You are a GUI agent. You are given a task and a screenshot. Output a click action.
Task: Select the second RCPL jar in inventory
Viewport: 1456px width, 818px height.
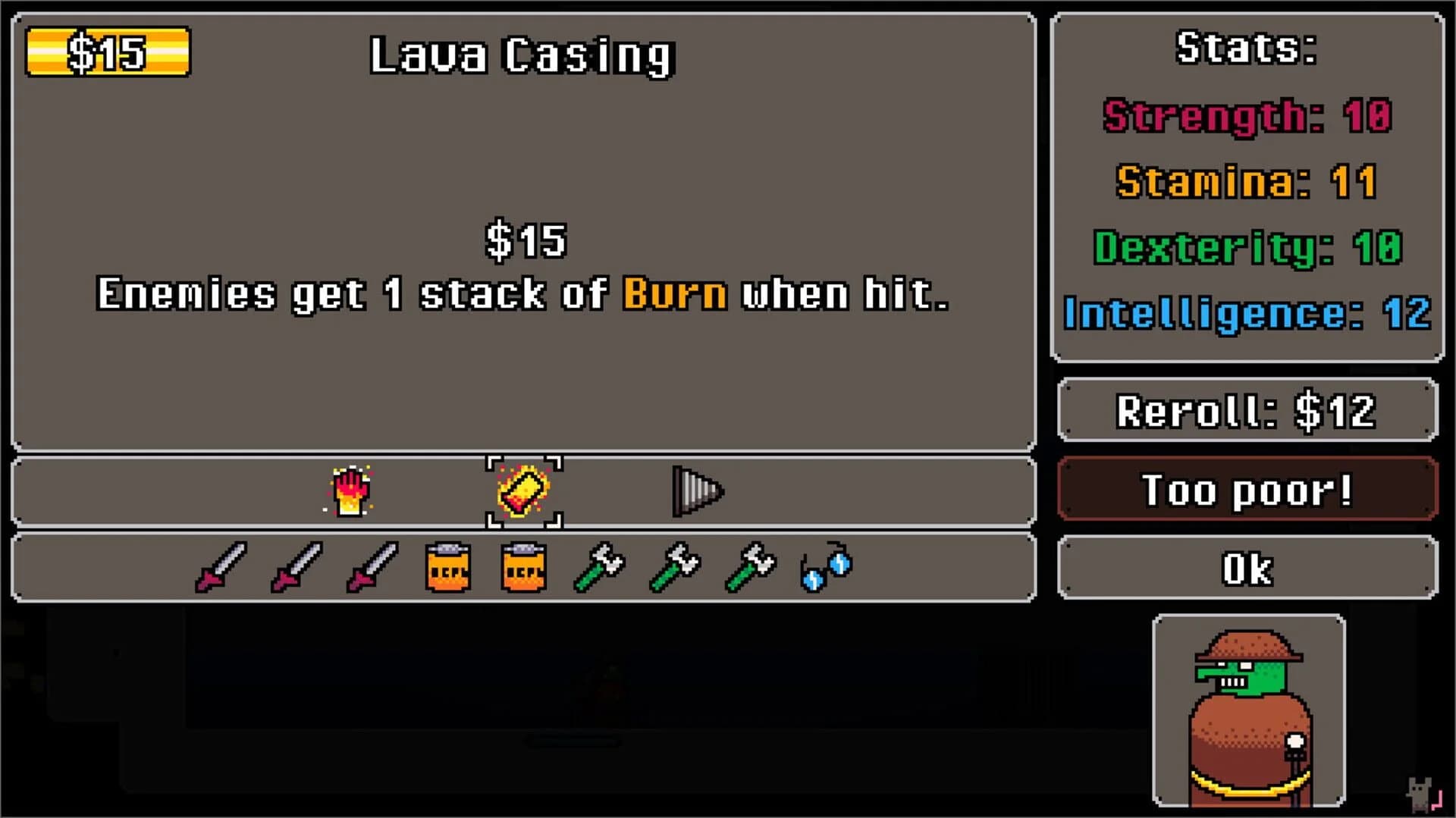[x=524, y=566]
